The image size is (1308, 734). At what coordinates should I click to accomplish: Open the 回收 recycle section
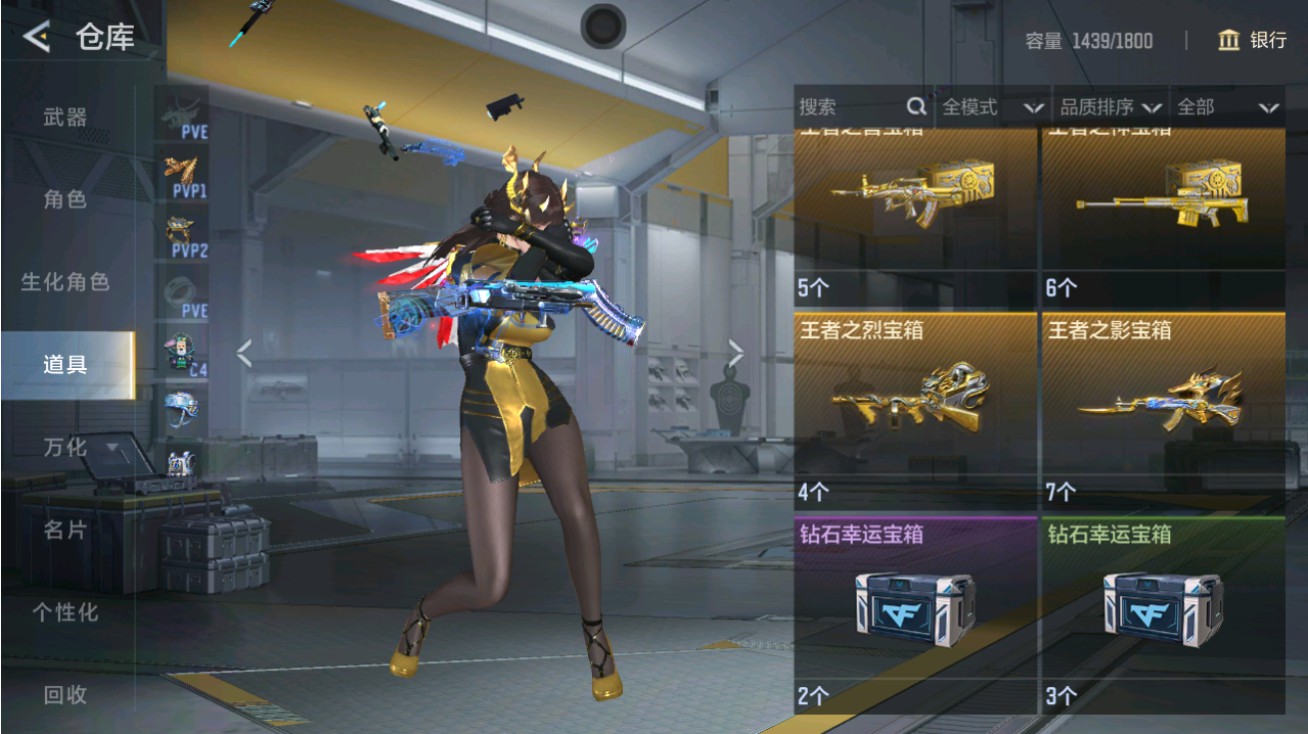(x=65, y=694)
